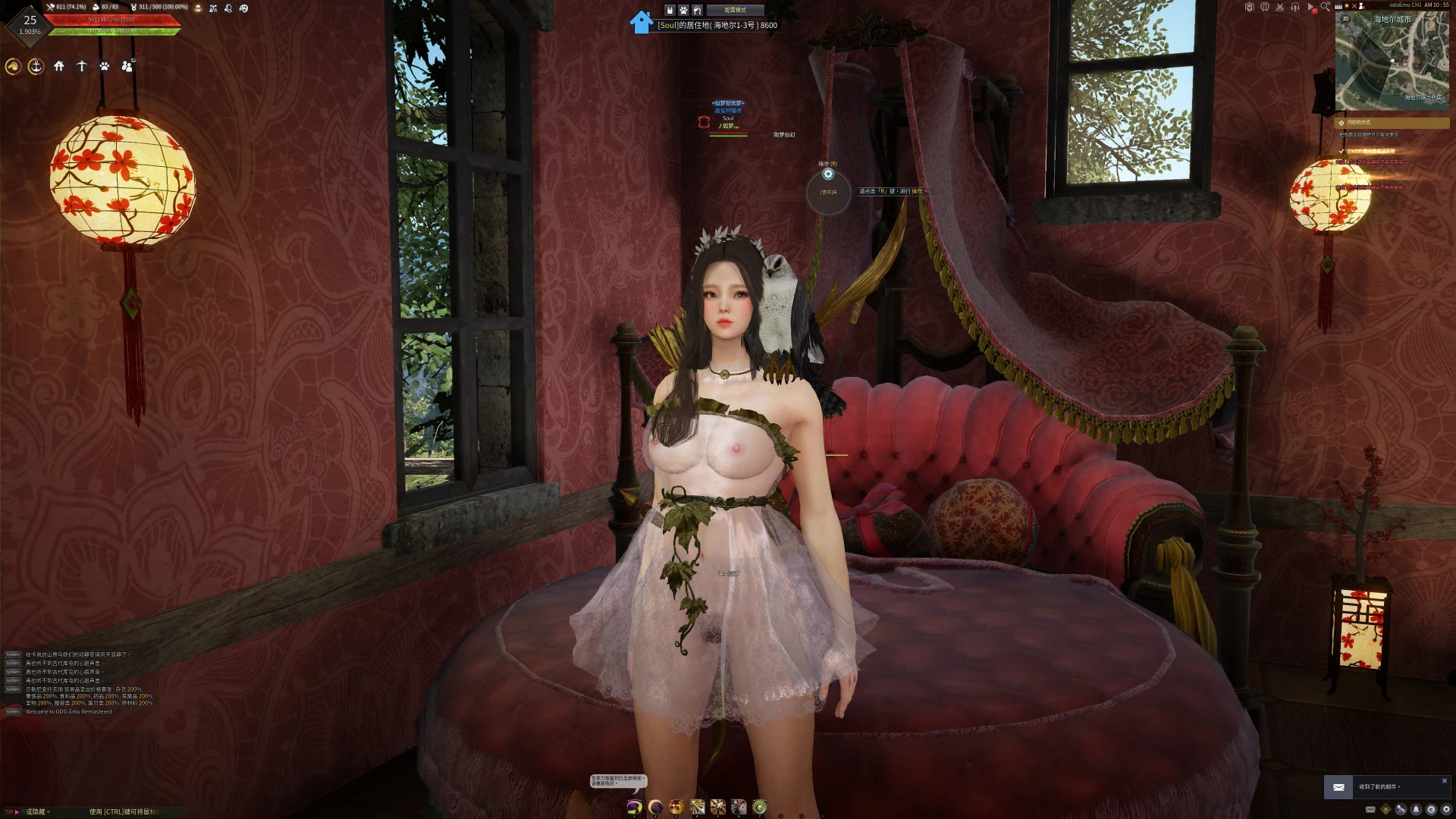Viewport: 1456px width, 819px height.
Task: Open the gear settings icon
Action: point(1446,810)
